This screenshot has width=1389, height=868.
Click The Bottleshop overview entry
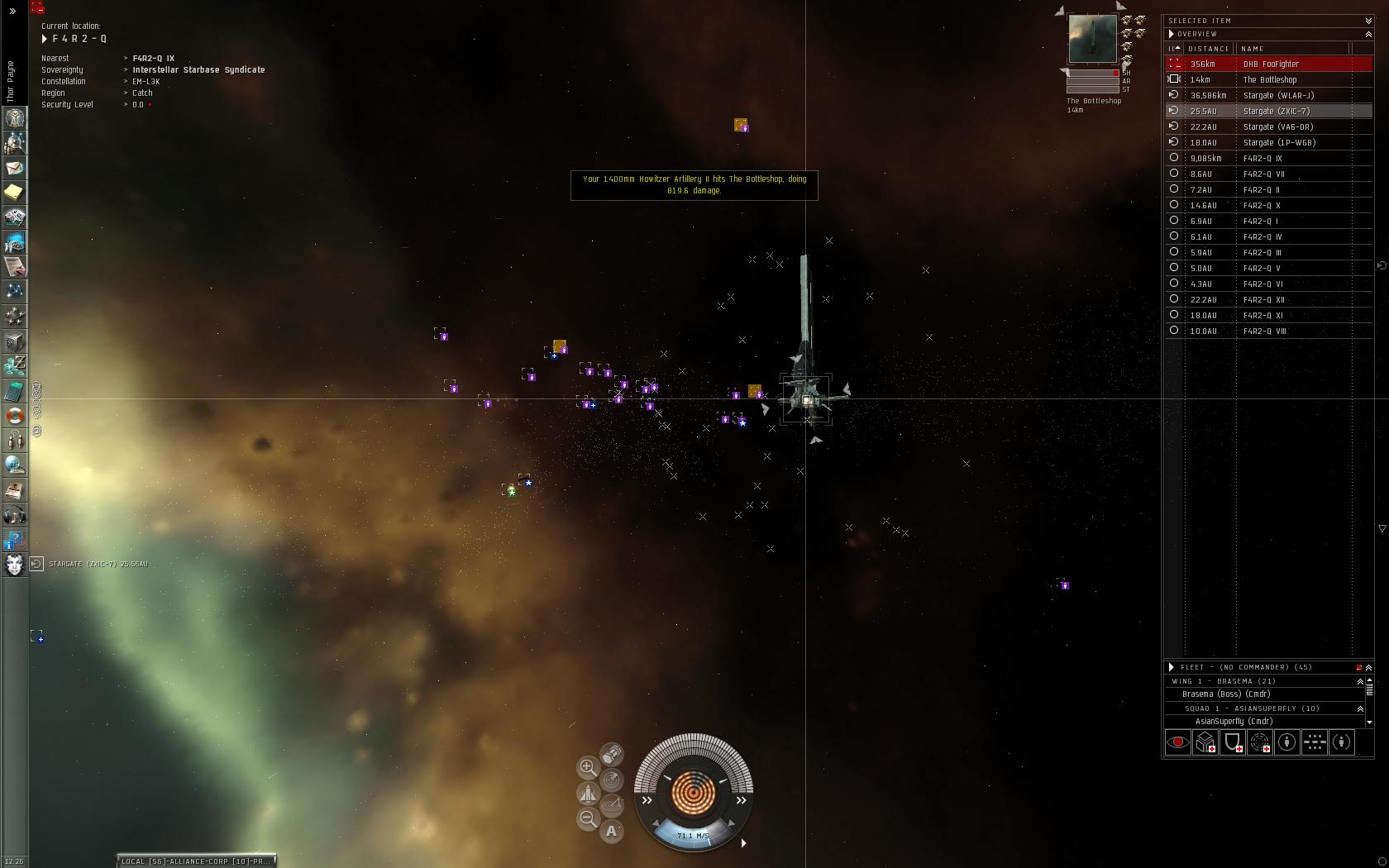coord(1269,79)
